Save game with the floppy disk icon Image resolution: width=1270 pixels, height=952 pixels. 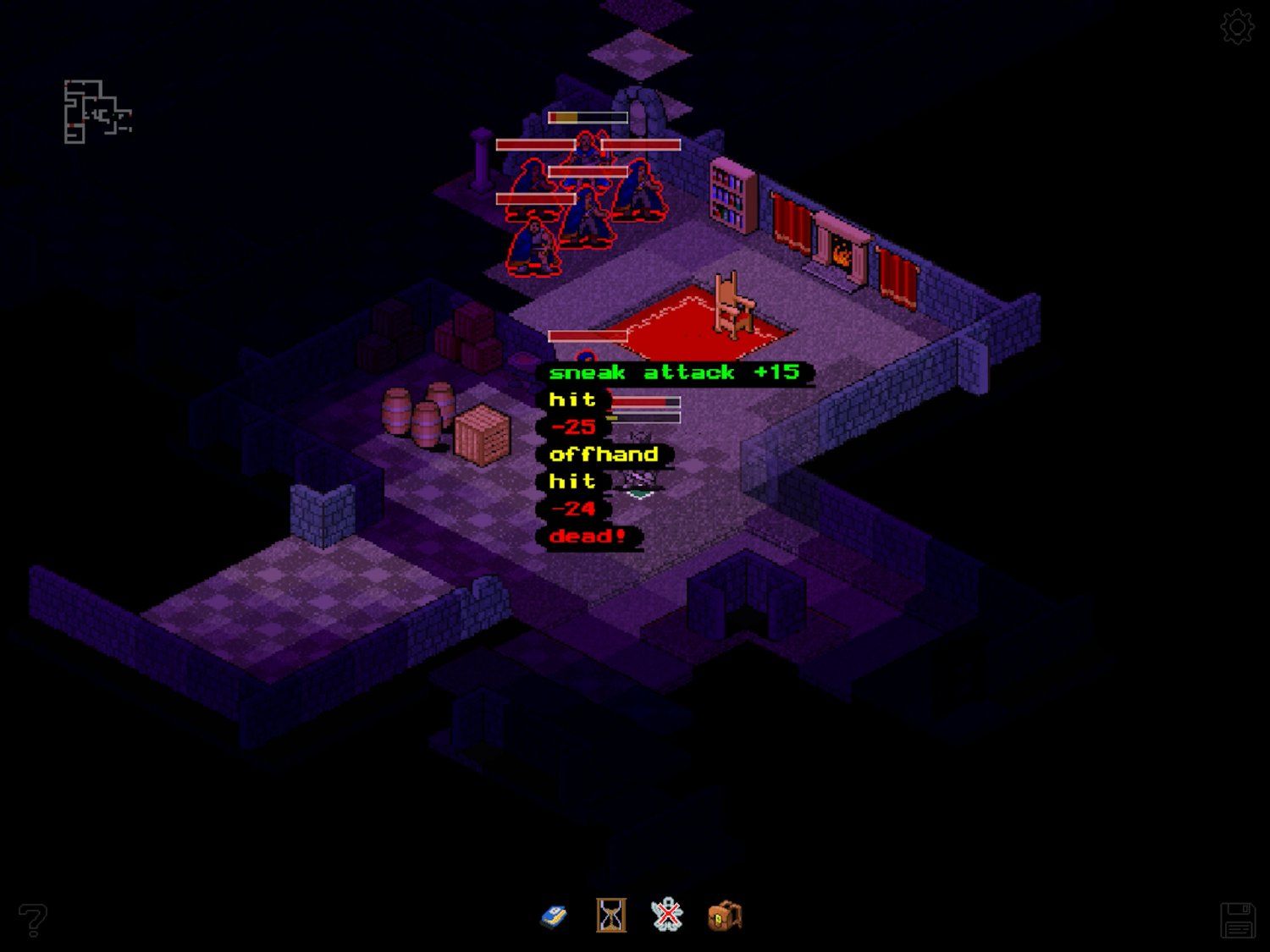pyautogui.click(x=1237, y=920)
